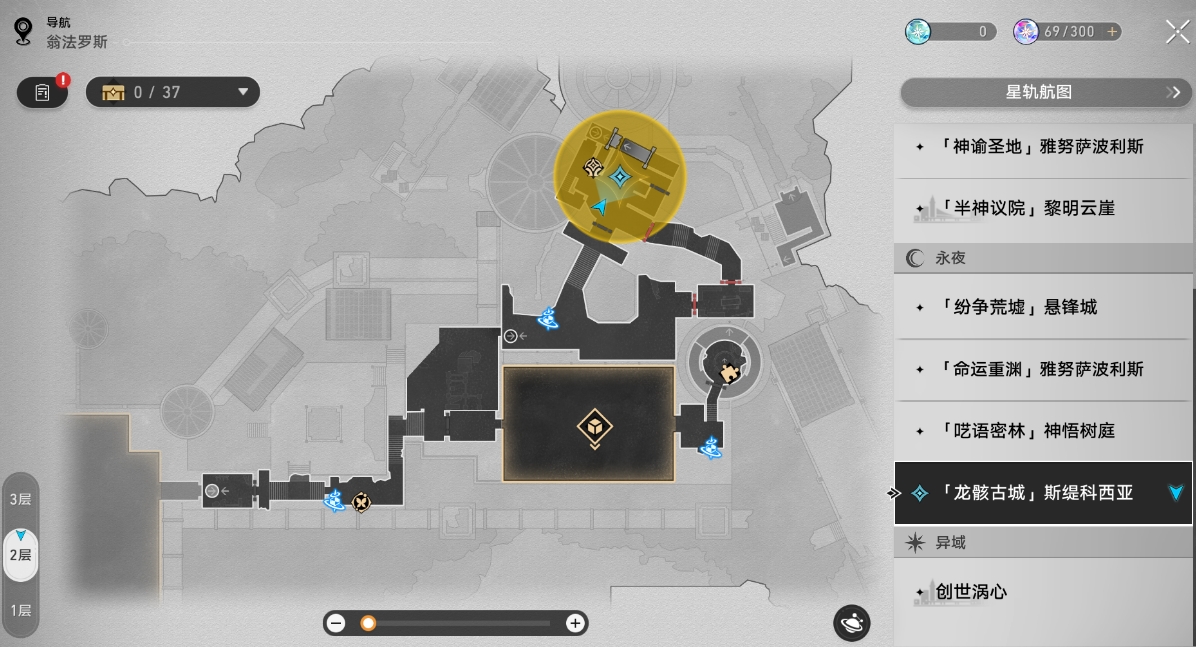Switch to floor 3层
1196x647 pixels.
pos(21,499)
